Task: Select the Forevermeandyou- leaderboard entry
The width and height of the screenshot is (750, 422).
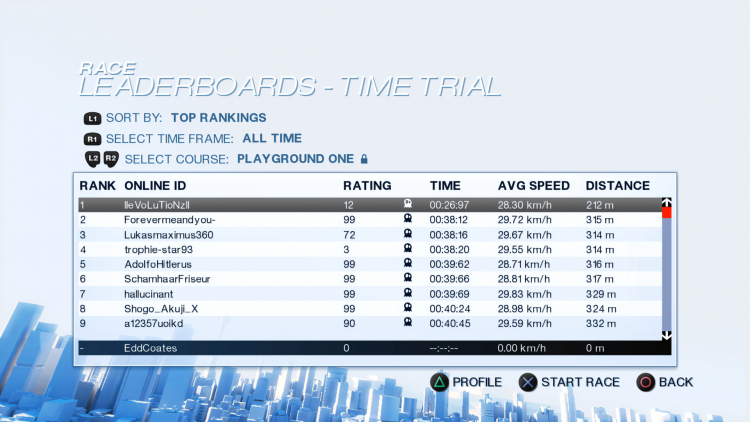Action: pyautogui.click(x=370, y=219)
